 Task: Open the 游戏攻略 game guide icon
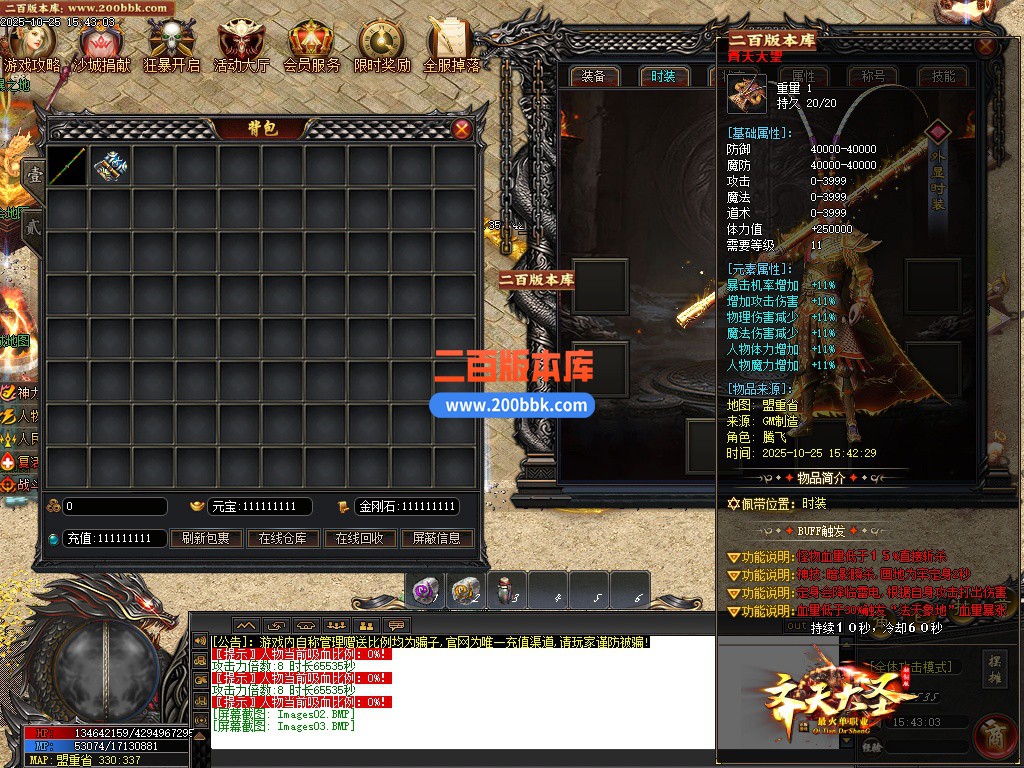[33, 45]
